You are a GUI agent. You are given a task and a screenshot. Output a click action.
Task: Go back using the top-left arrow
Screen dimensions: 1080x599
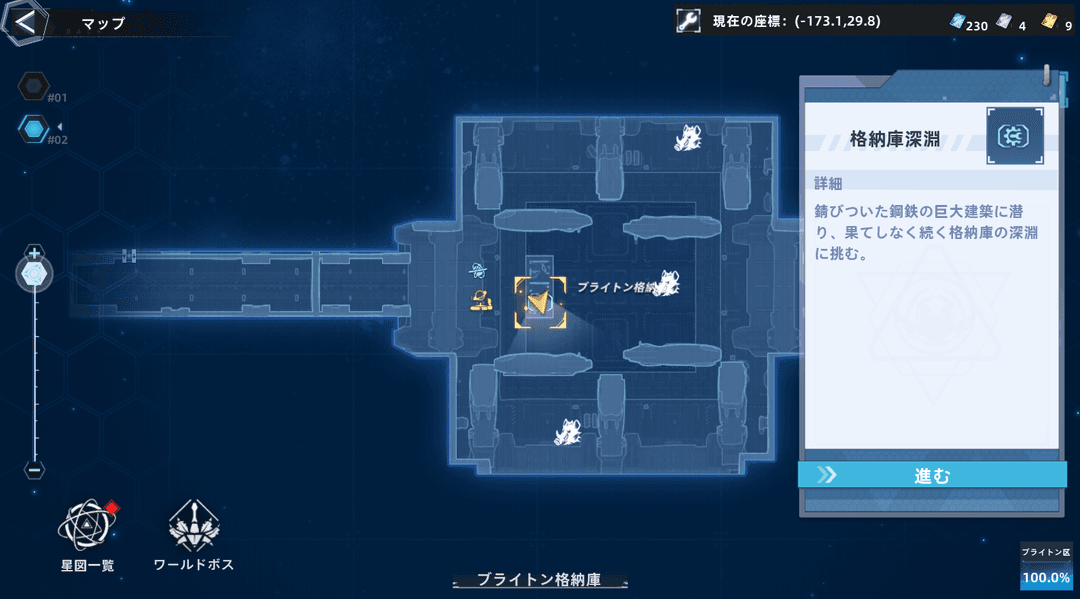pos(24,22)
